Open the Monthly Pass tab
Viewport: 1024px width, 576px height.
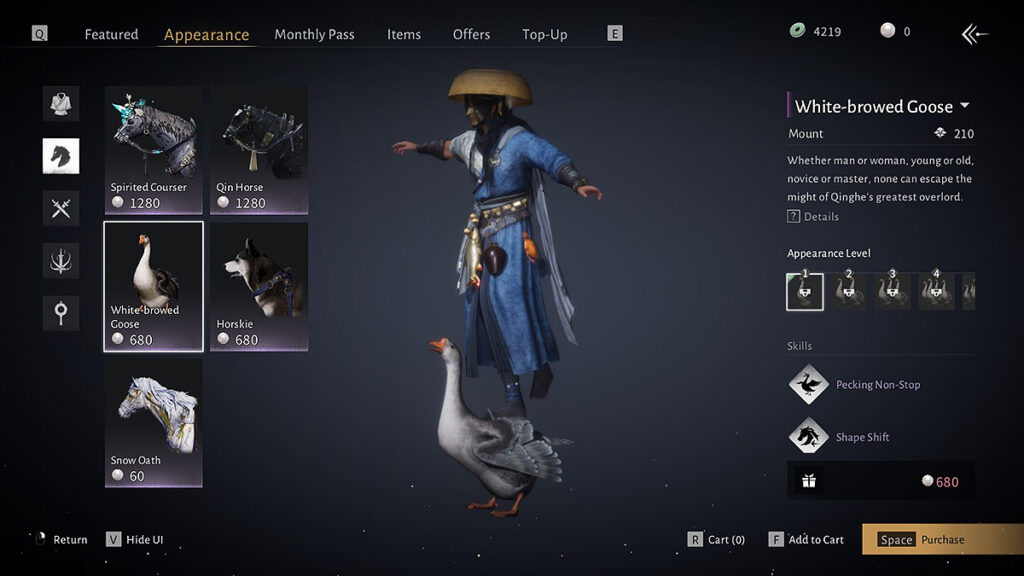pyautogui.click(x=314, y=34)
